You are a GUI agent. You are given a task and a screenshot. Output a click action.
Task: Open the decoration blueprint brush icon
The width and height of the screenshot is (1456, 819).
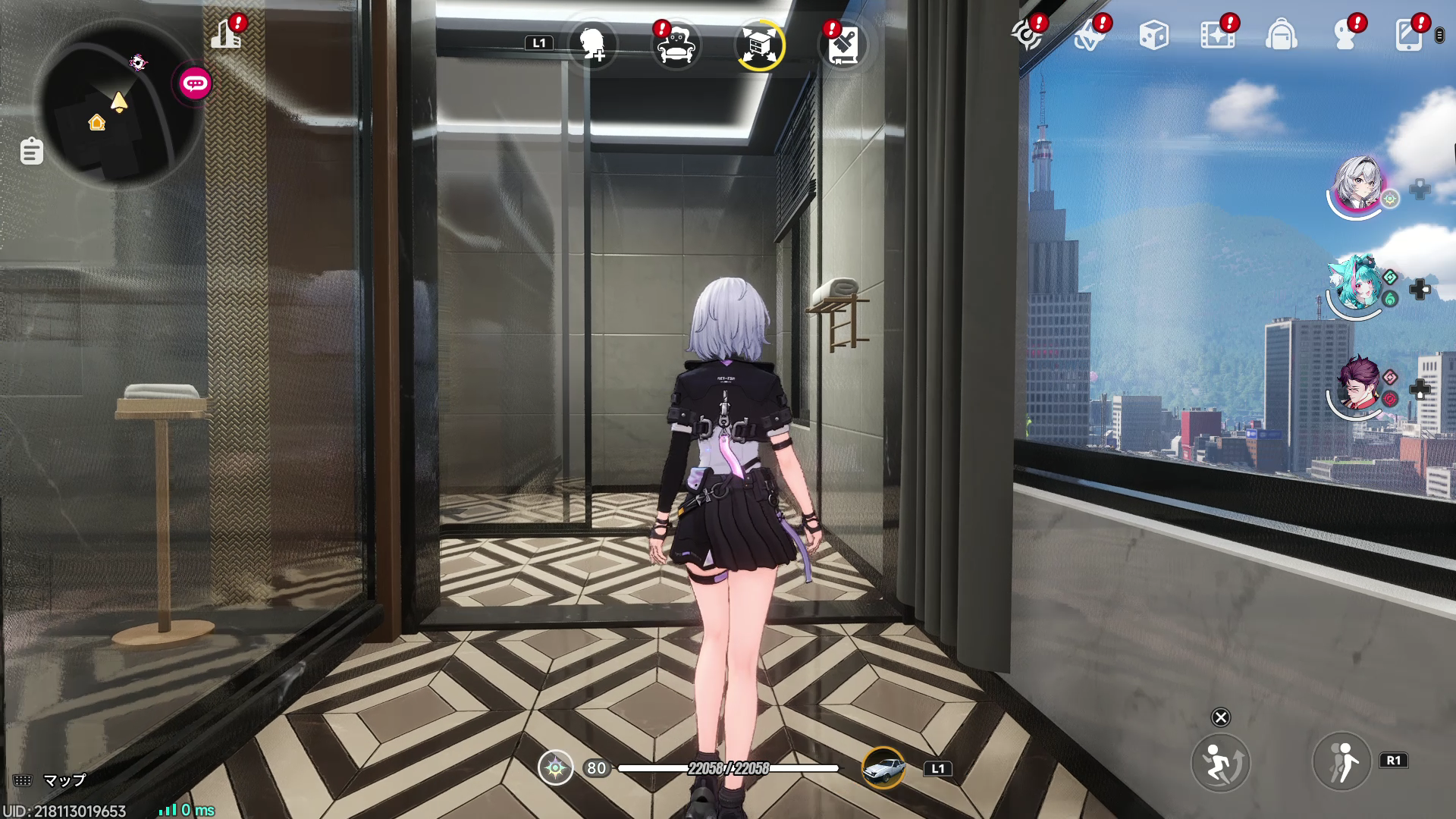[x=843, y=45]
